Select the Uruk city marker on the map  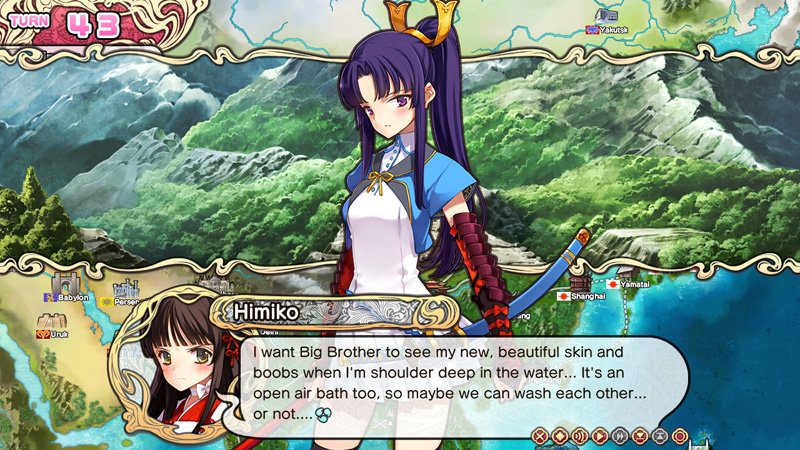[50, 322]
